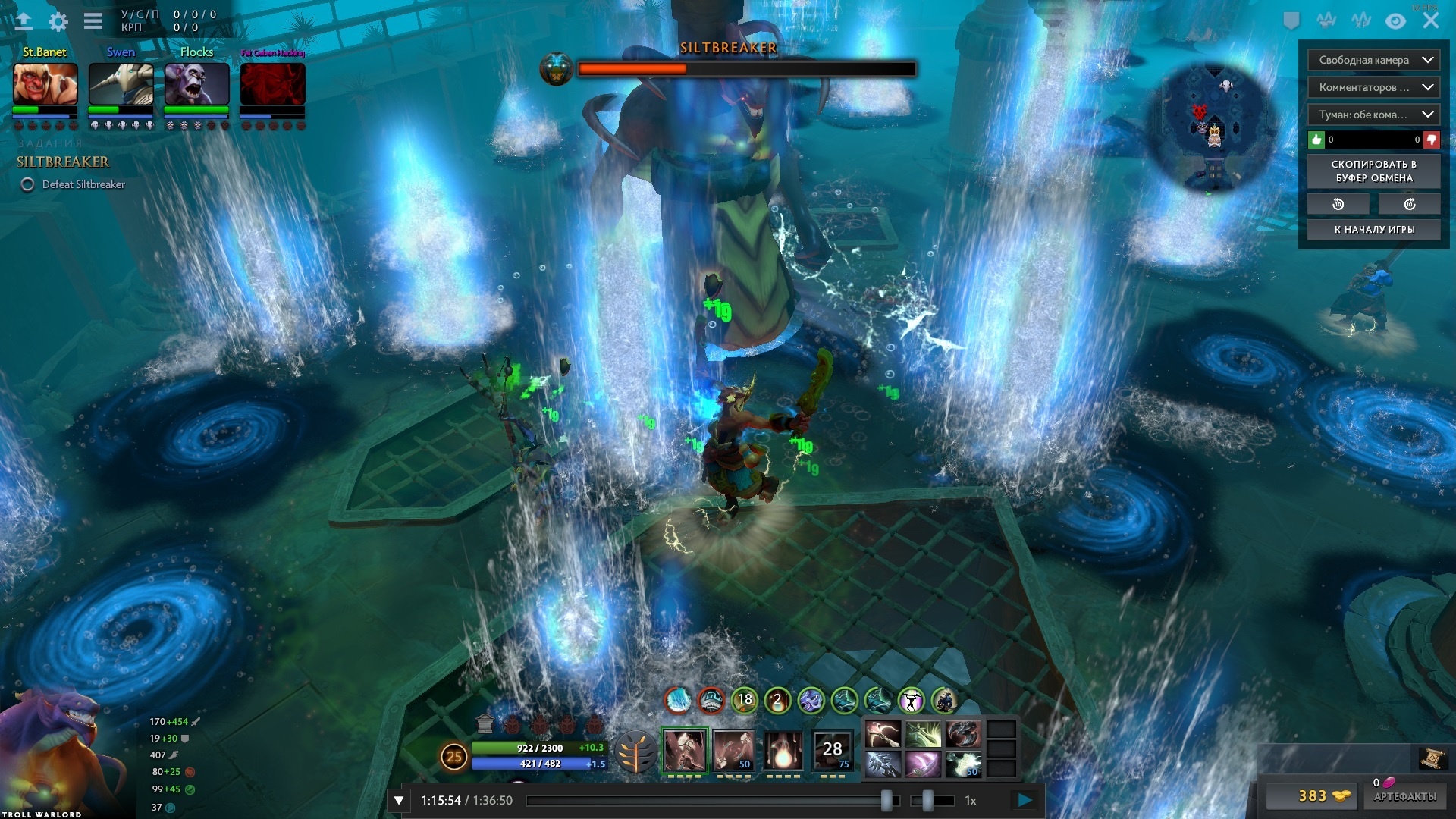Select Swen's hero portrait
Image resolution: width=1456 pixels, height=819 pixels.
click(x=121, y=83)
